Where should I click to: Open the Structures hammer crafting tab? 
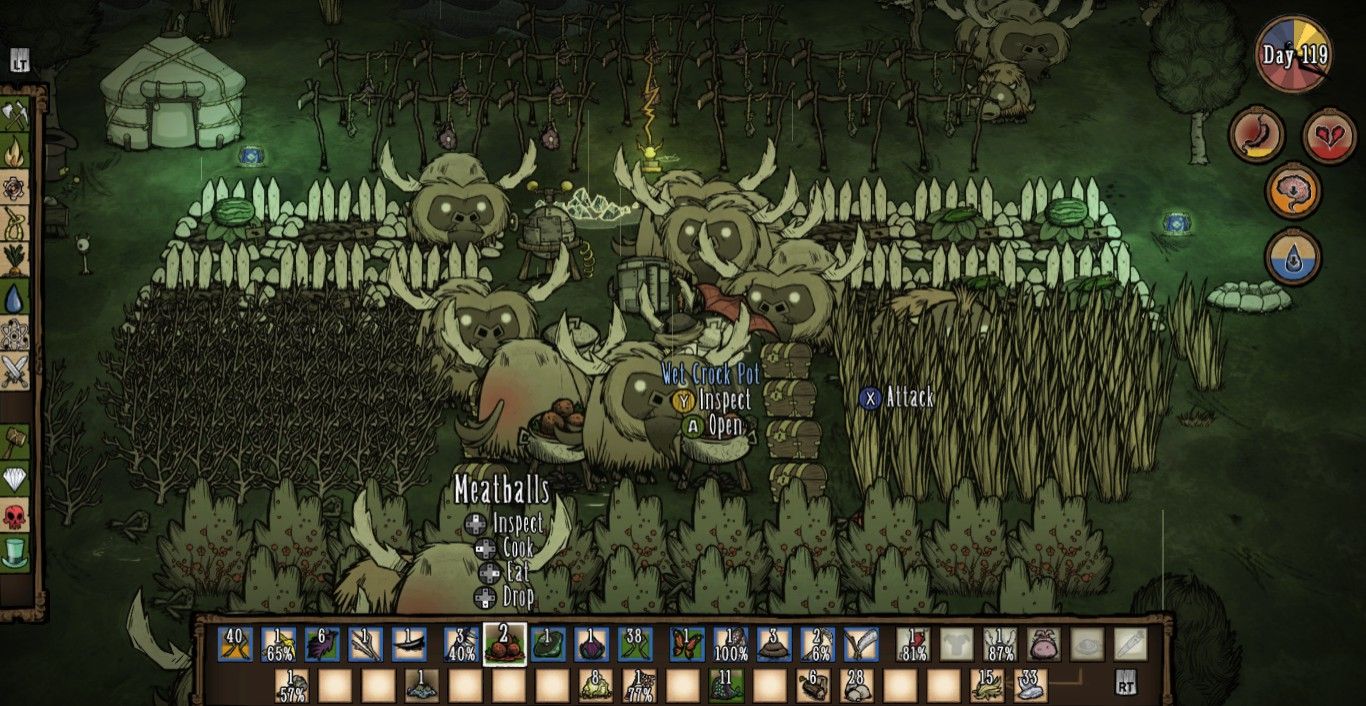click(15, 440)
